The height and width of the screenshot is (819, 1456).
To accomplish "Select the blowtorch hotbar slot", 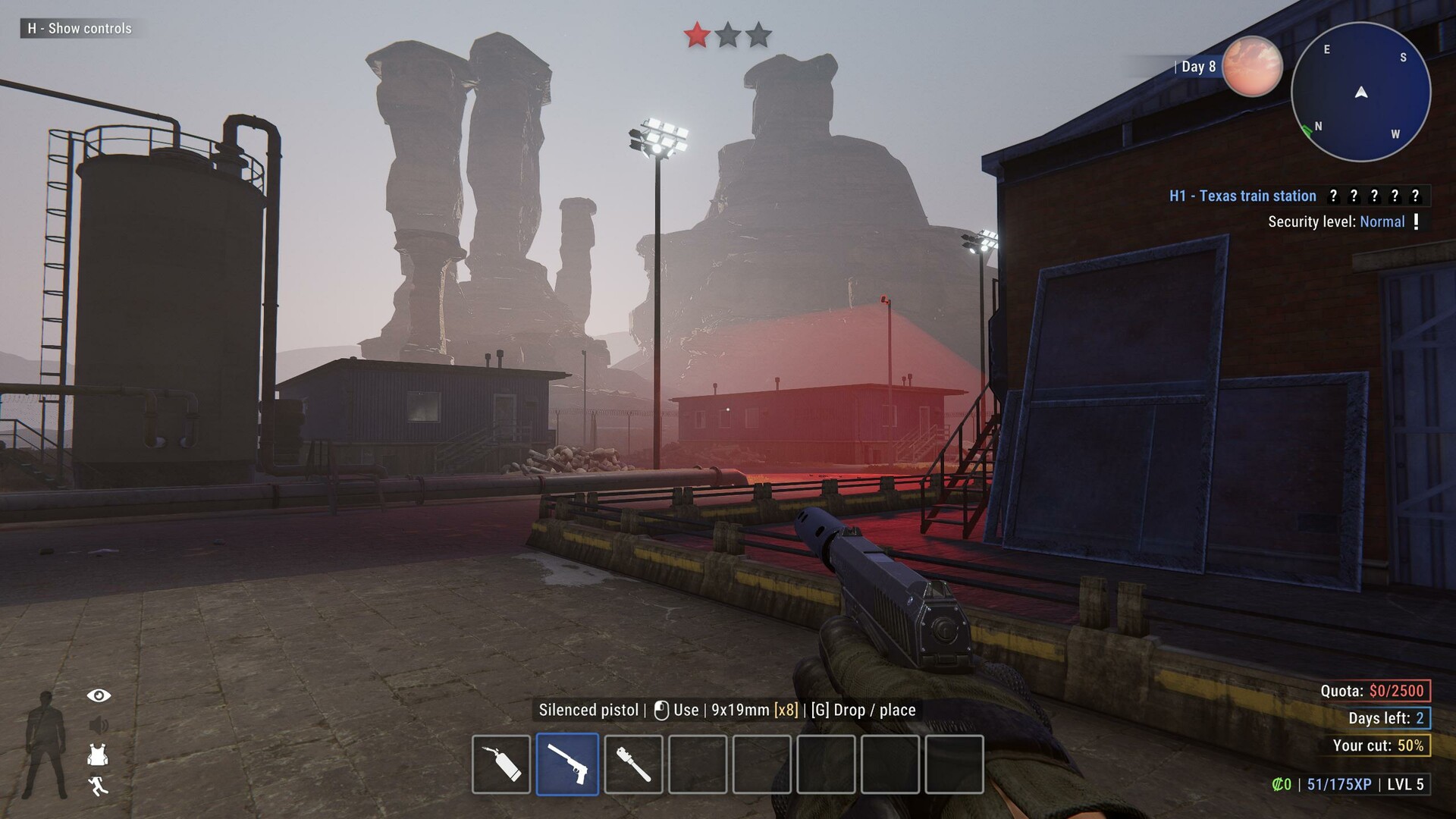I will pyautogui.click(x=501, y=764).
